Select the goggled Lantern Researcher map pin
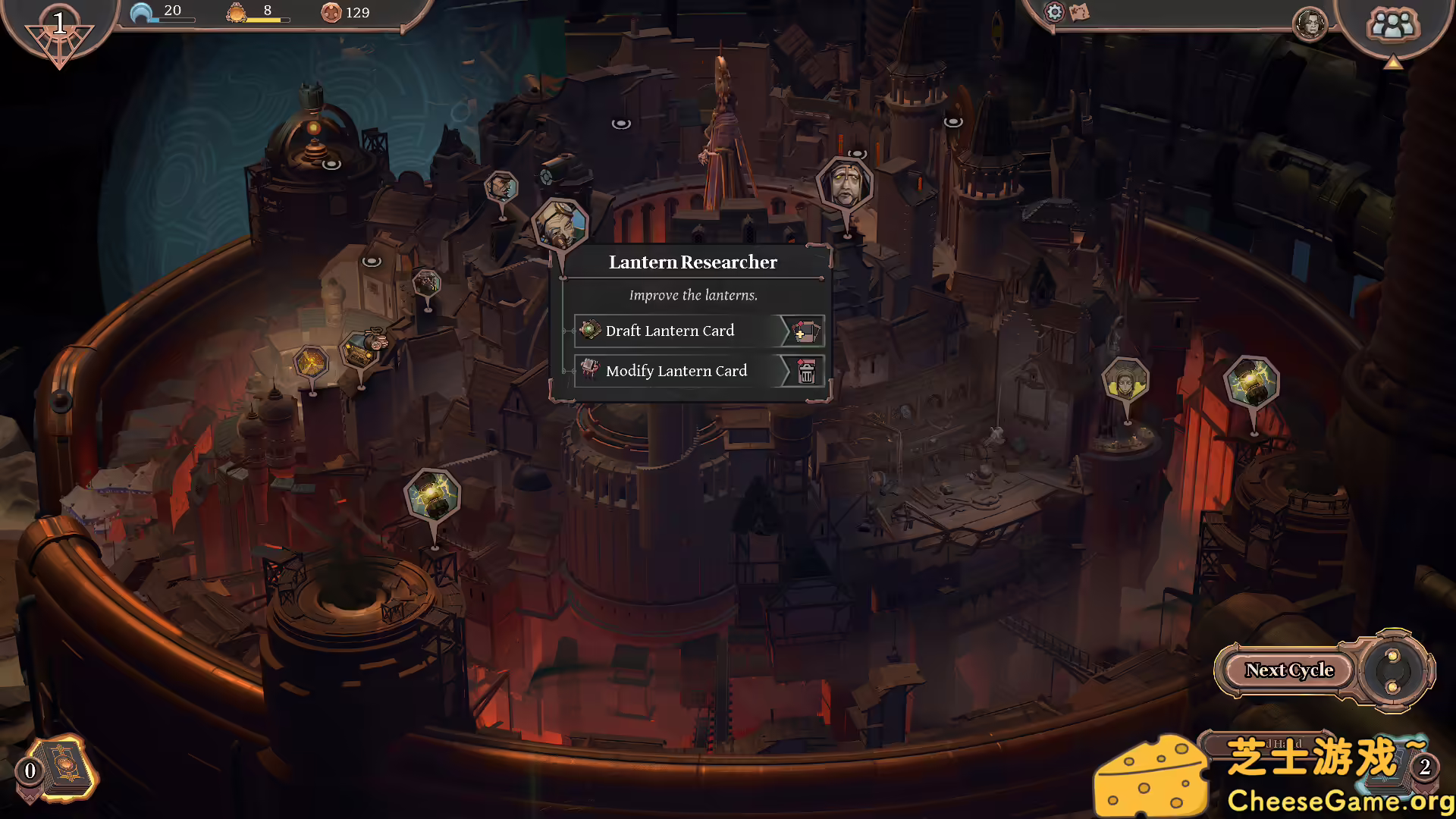1456x819 pixels. click(560, 224)
